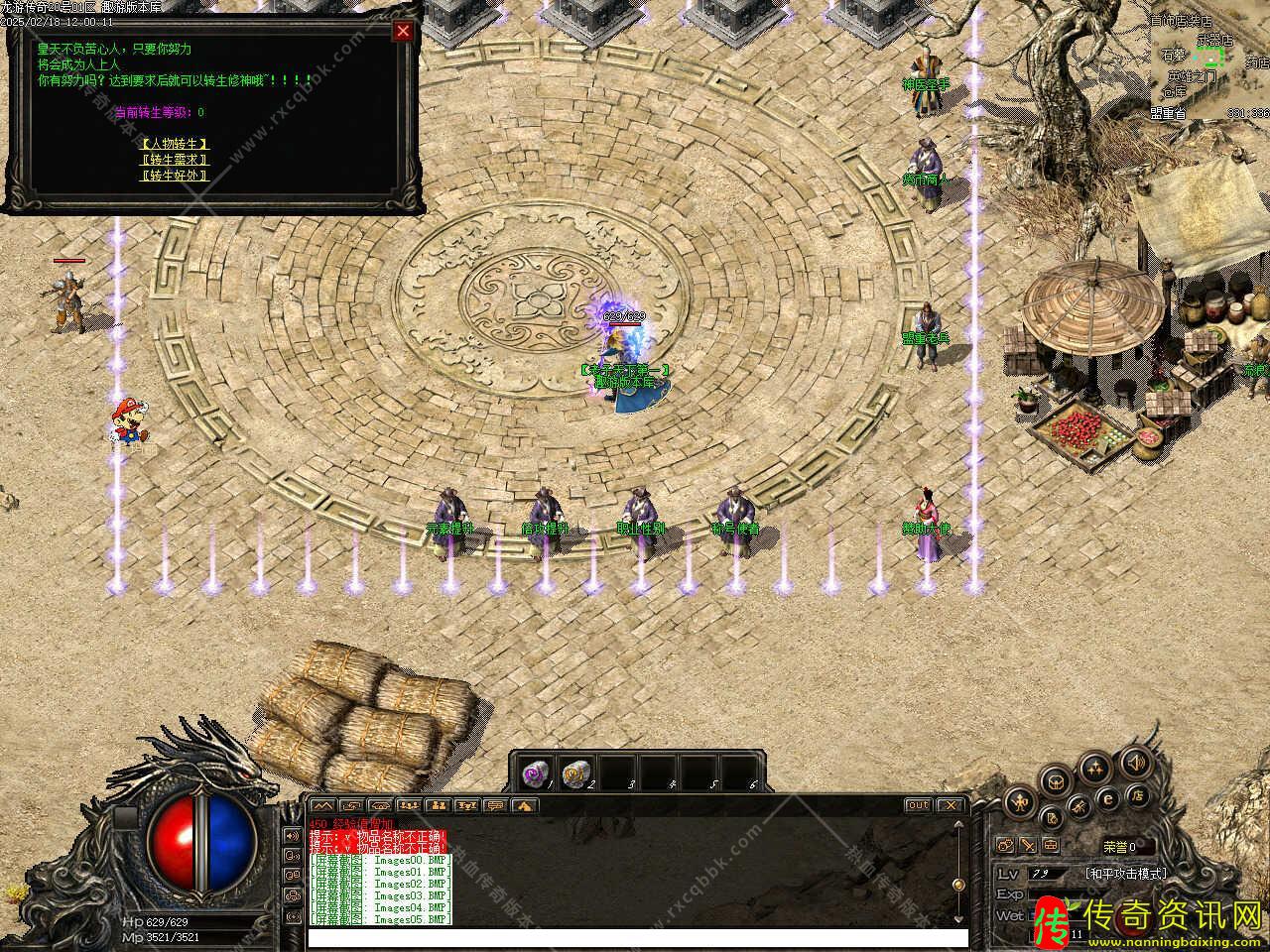
Task: Open the 店 shop round button
Action: coord(1140,795)
